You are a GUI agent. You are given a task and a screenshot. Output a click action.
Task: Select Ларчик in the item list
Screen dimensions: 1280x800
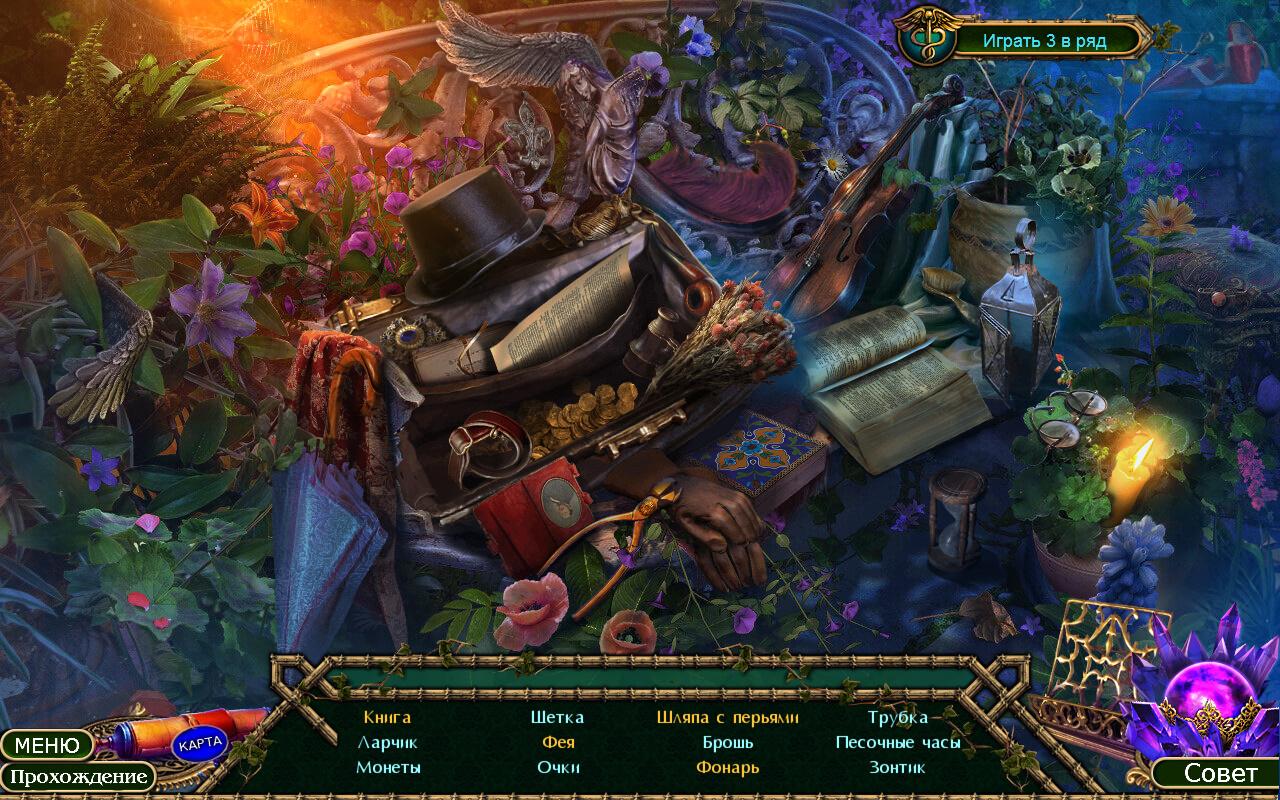coord(387,742)
